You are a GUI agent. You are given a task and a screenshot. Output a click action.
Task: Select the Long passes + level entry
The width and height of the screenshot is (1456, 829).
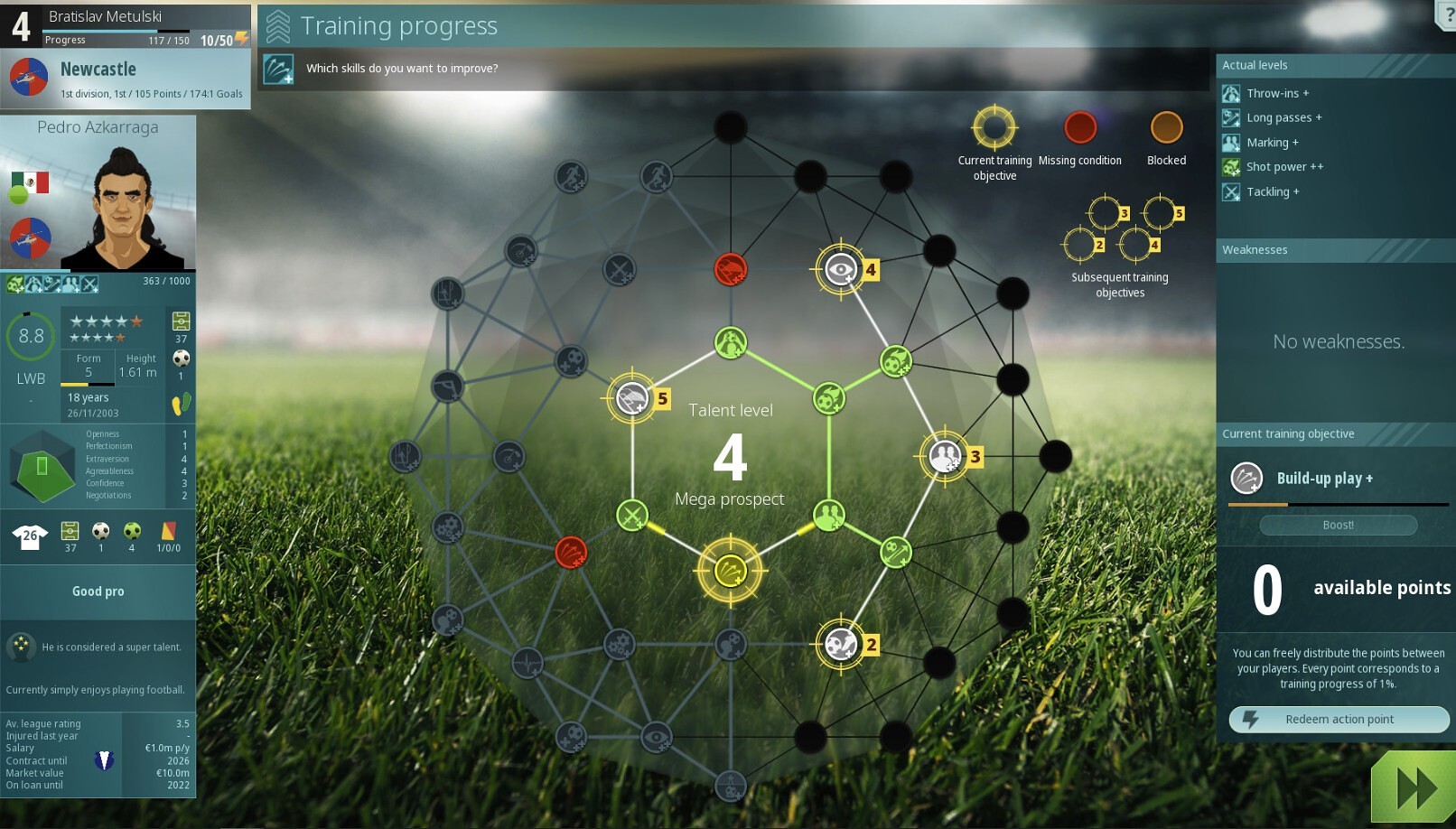(1283, 117)
